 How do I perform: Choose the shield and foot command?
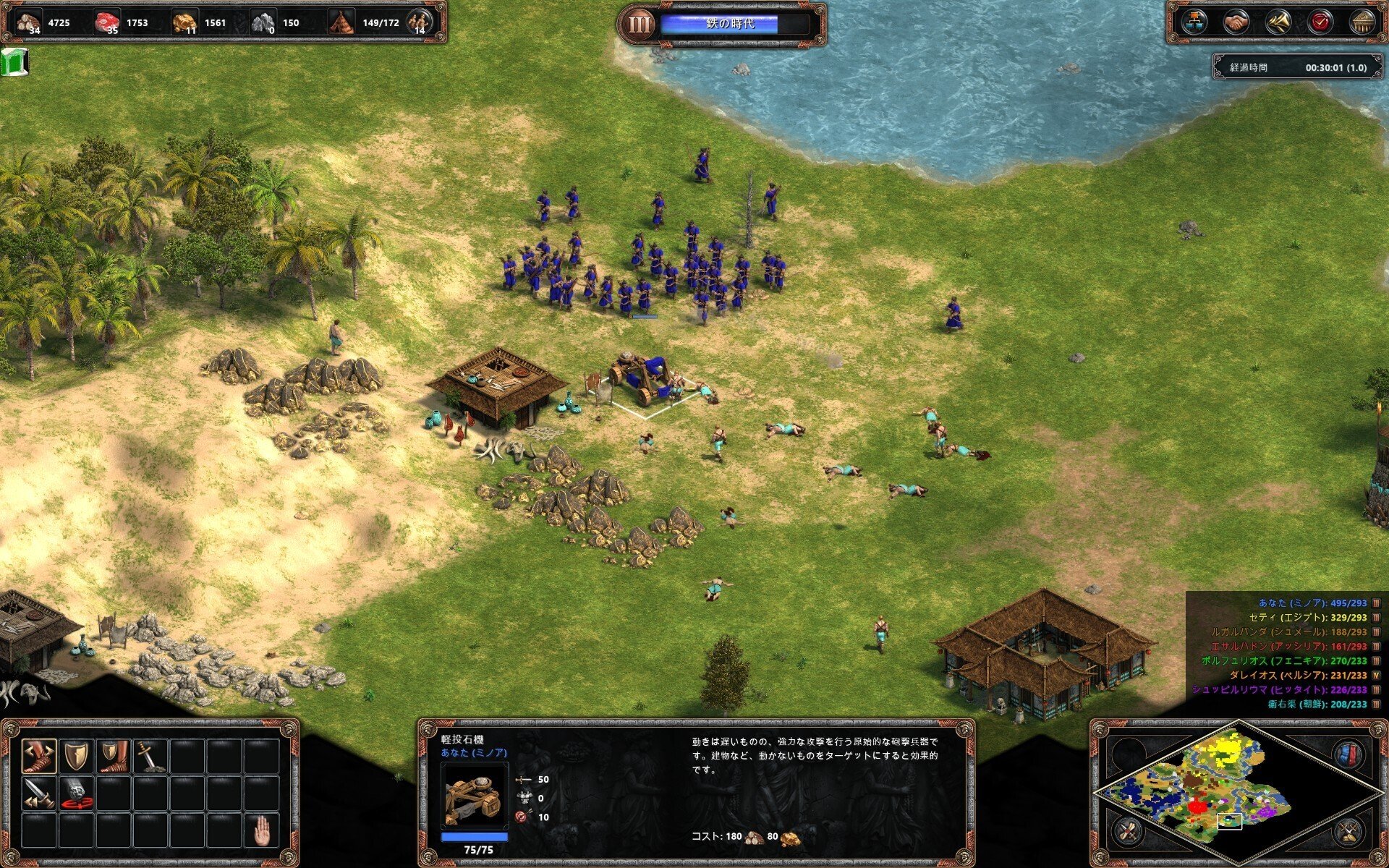[114, 756]
